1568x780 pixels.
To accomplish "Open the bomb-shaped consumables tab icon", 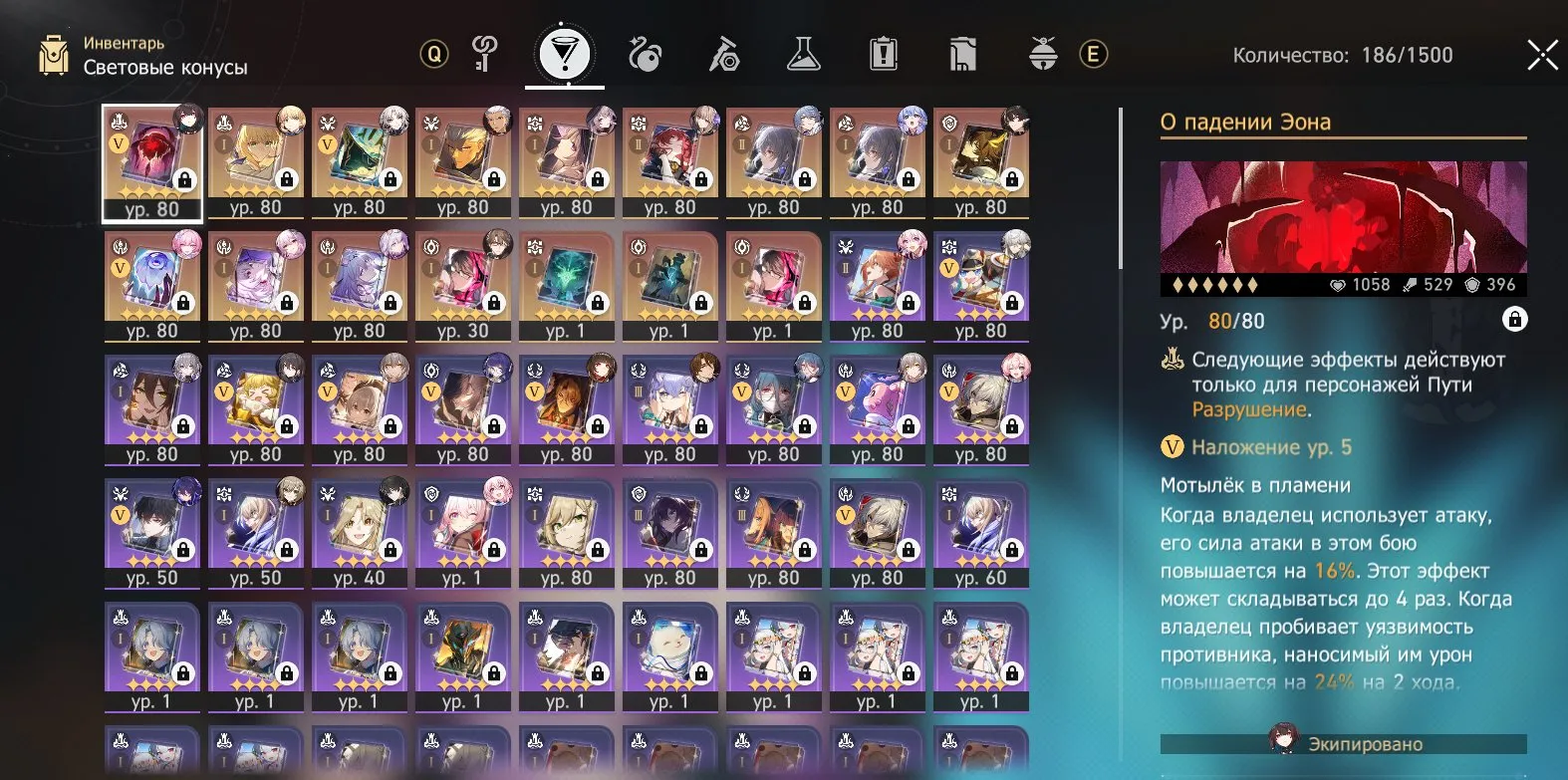I will point(648,54).
